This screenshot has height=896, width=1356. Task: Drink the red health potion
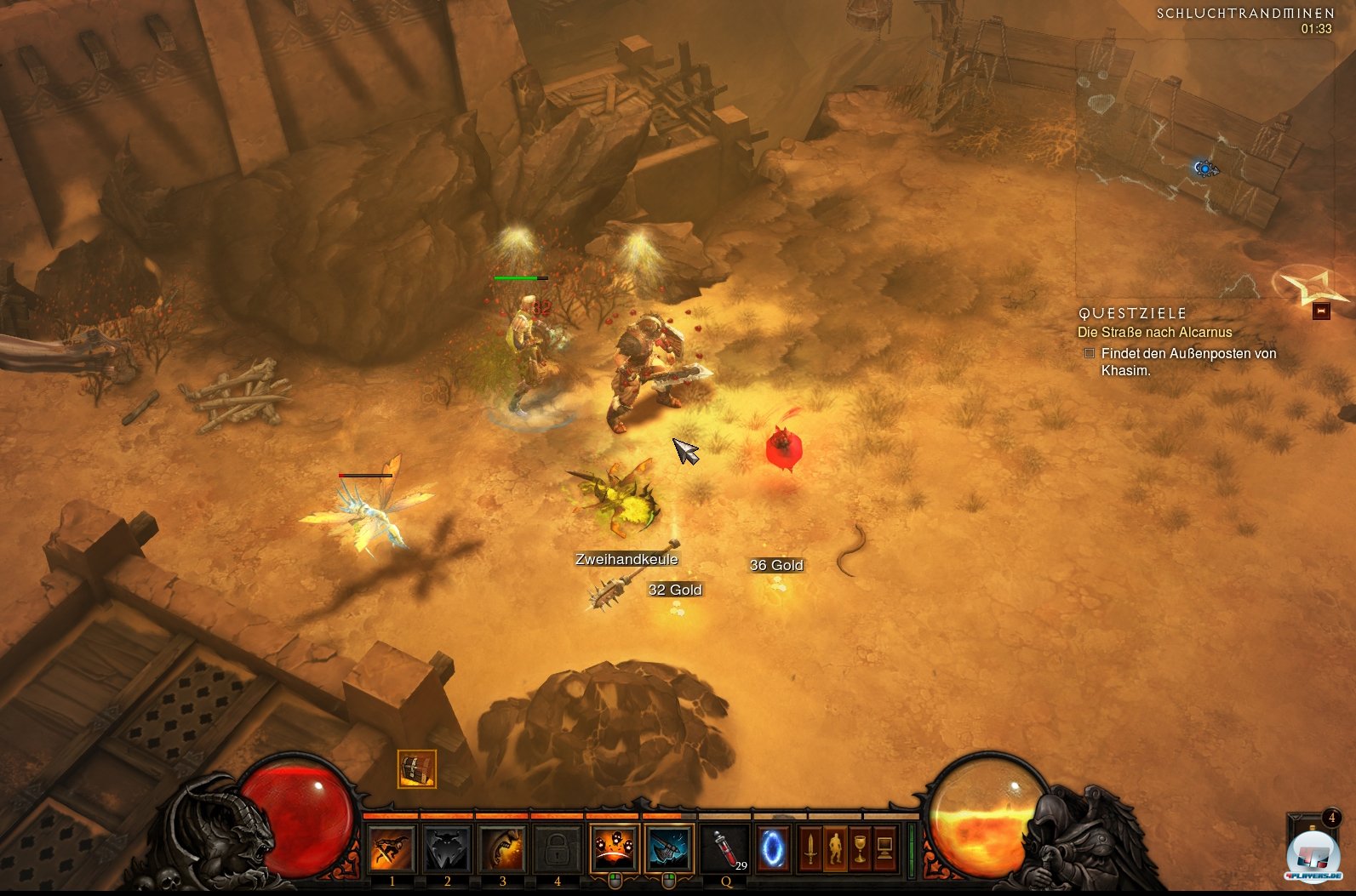[x=726, y=849]
